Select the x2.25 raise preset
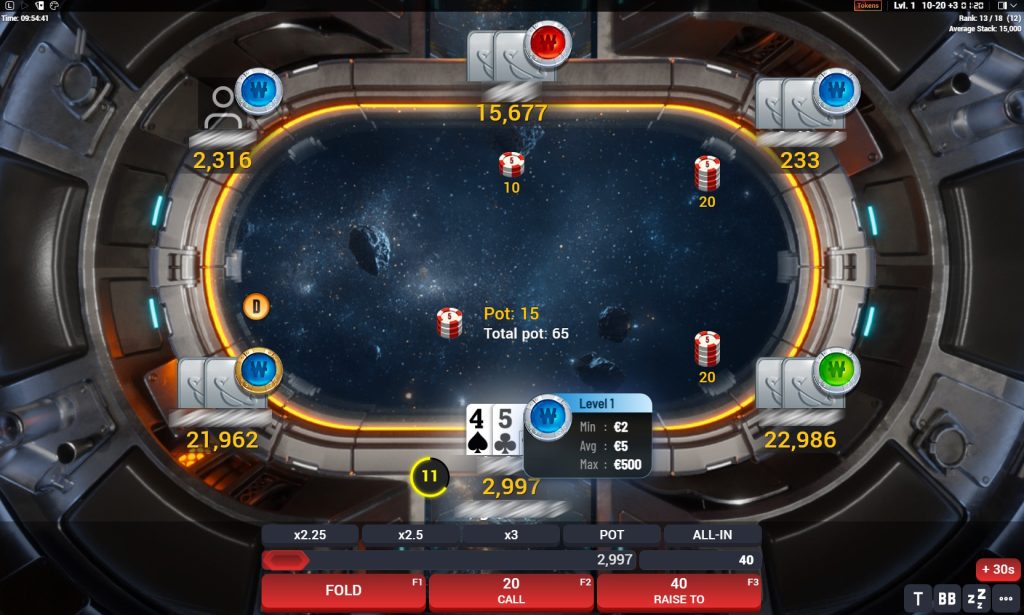 (309, 535)
